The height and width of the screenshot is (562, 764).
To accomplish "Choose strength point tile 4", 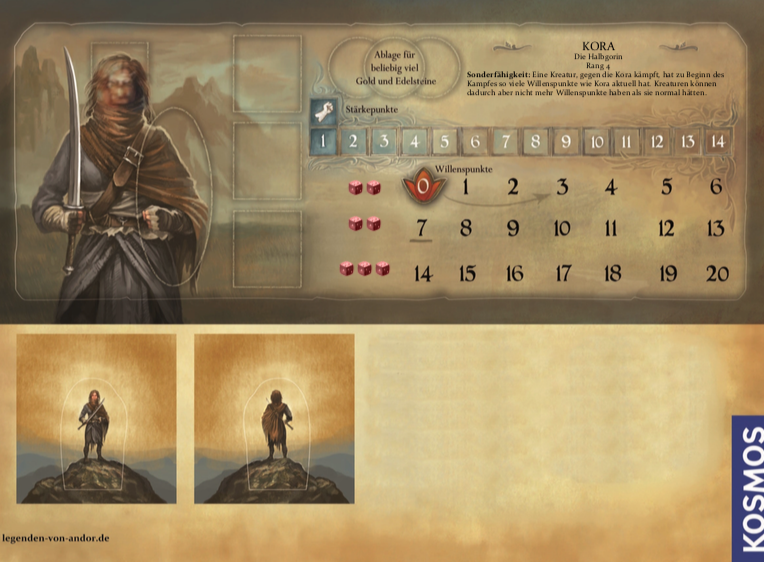I will pyautogui.click(x=414, y=141).
